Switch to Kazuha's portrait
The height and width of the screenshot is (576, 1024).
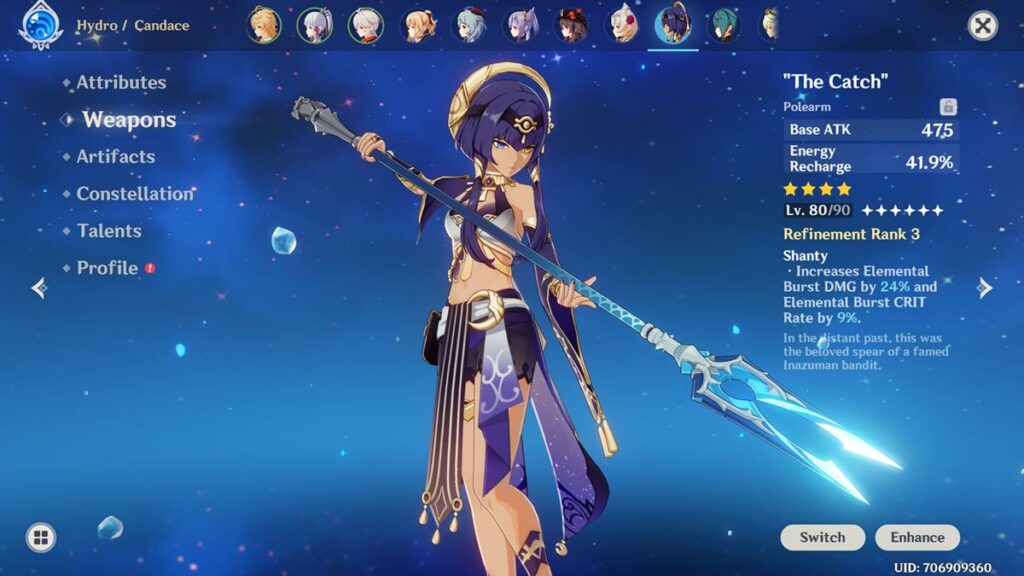point(365,25)
